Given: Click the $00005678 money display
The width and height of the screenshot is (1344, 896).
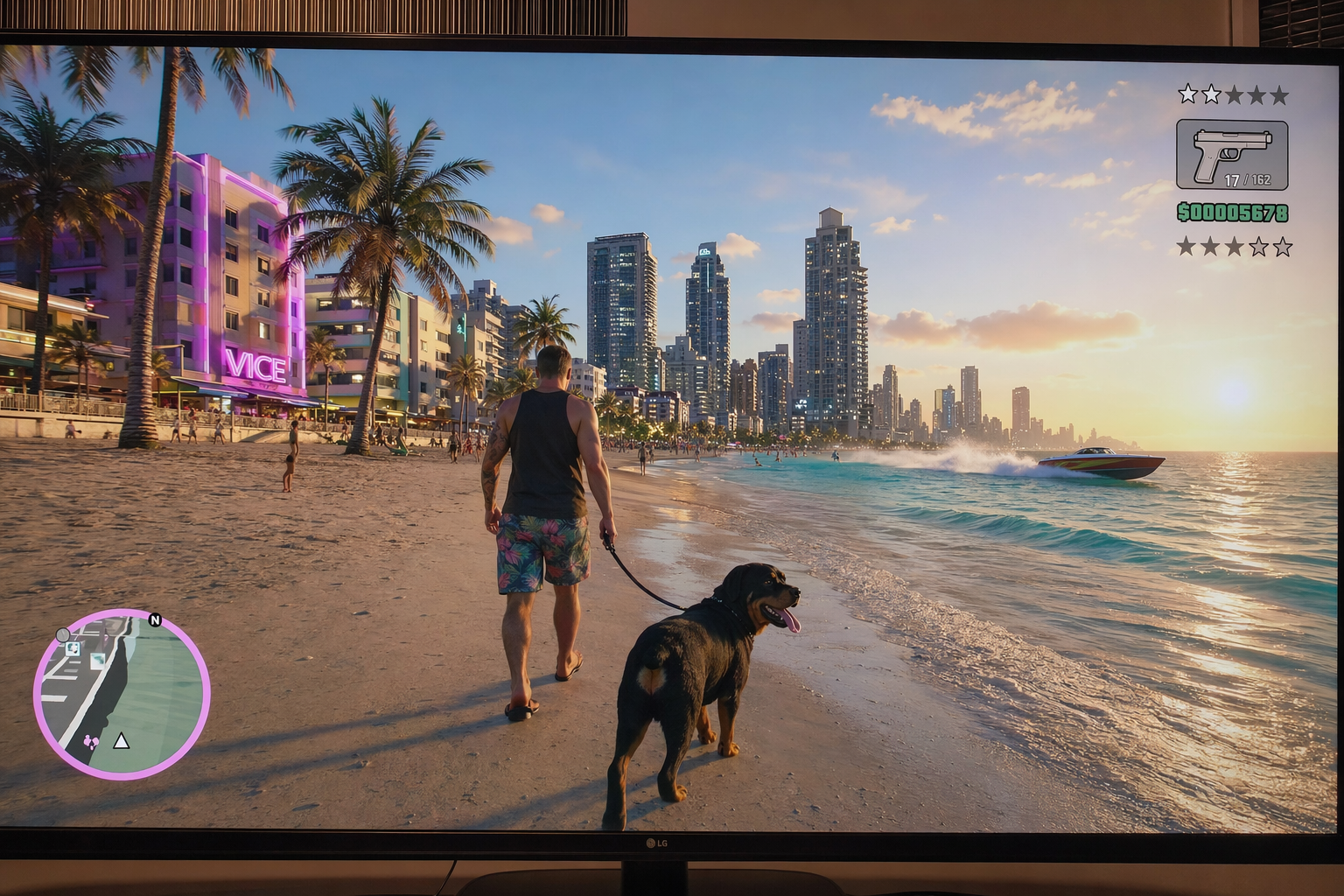Looking at the screenshot, I should point(1233,212).
